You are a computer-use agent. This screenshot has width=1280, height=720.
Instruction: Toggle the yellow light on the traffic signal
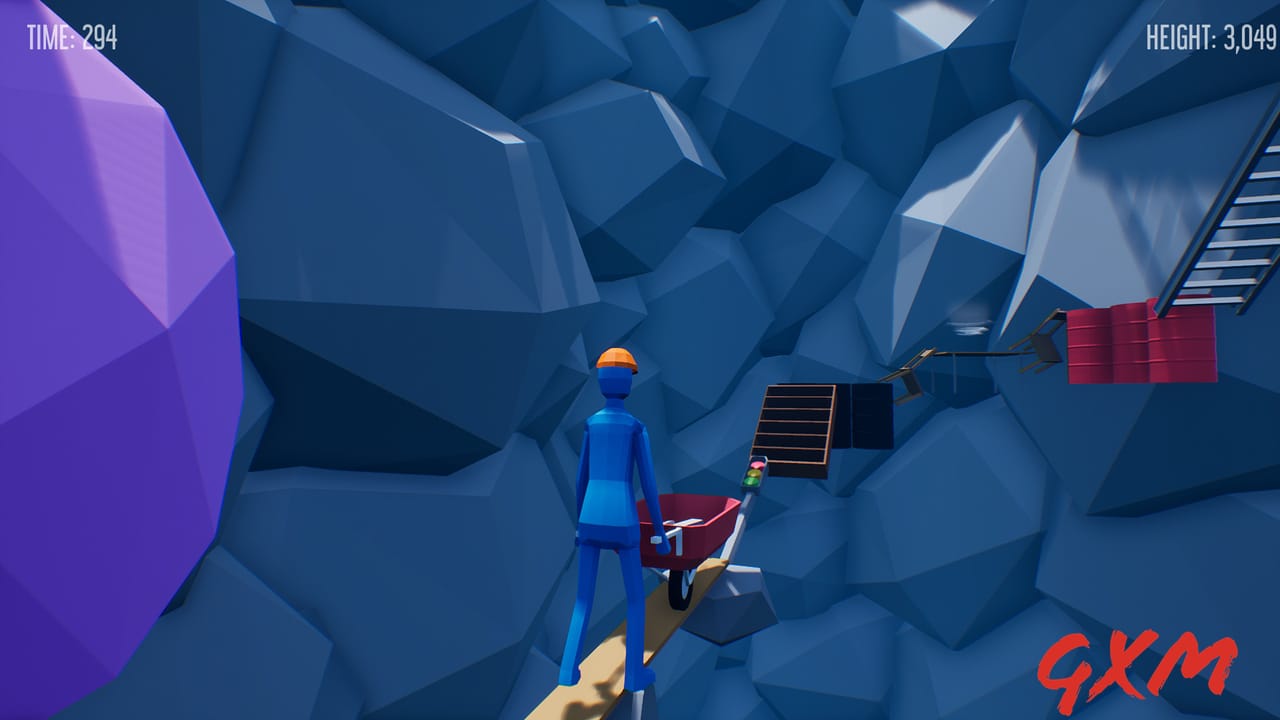753,473
